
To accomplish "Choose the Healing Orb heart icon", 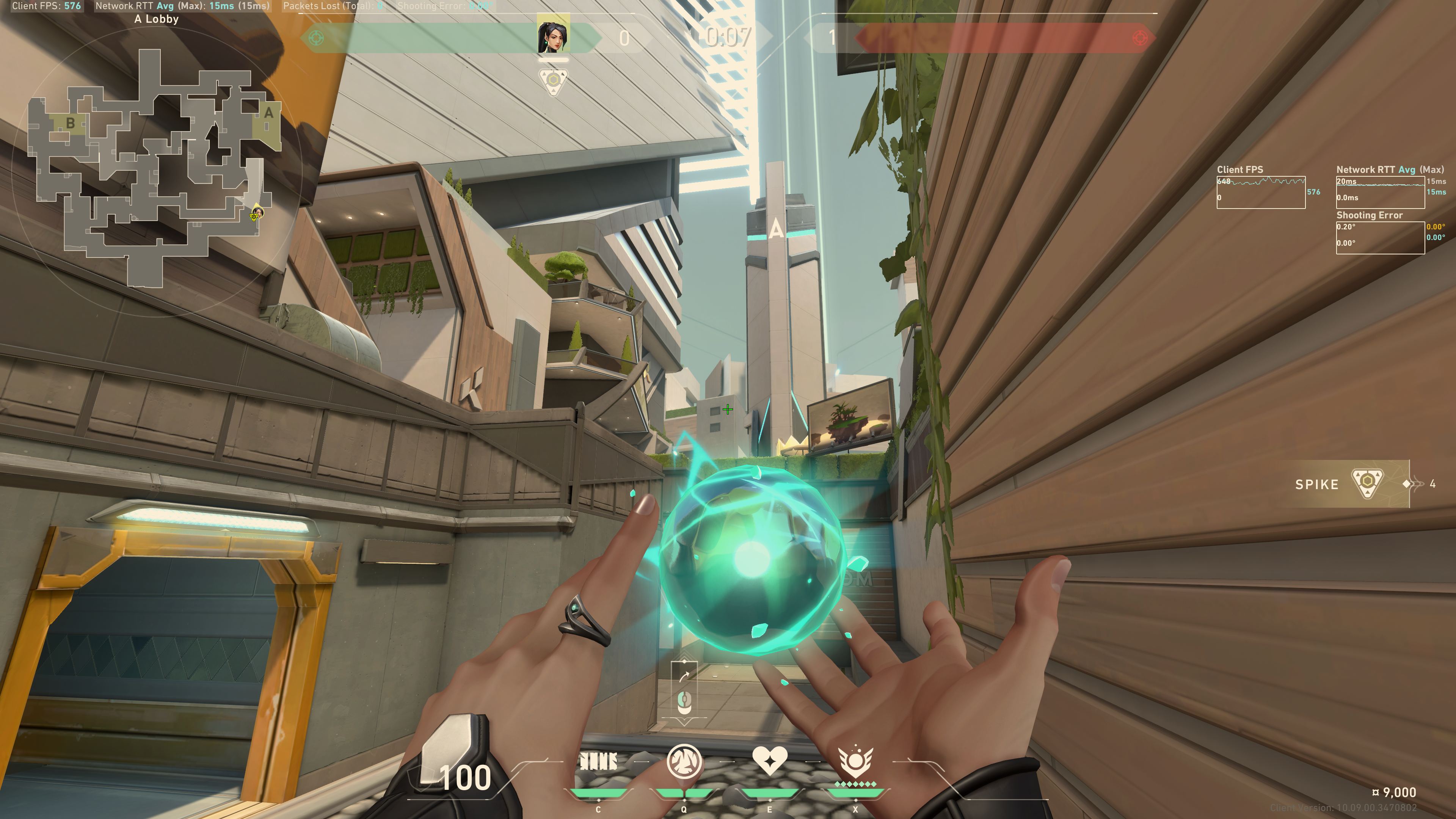I will point(770,761).
